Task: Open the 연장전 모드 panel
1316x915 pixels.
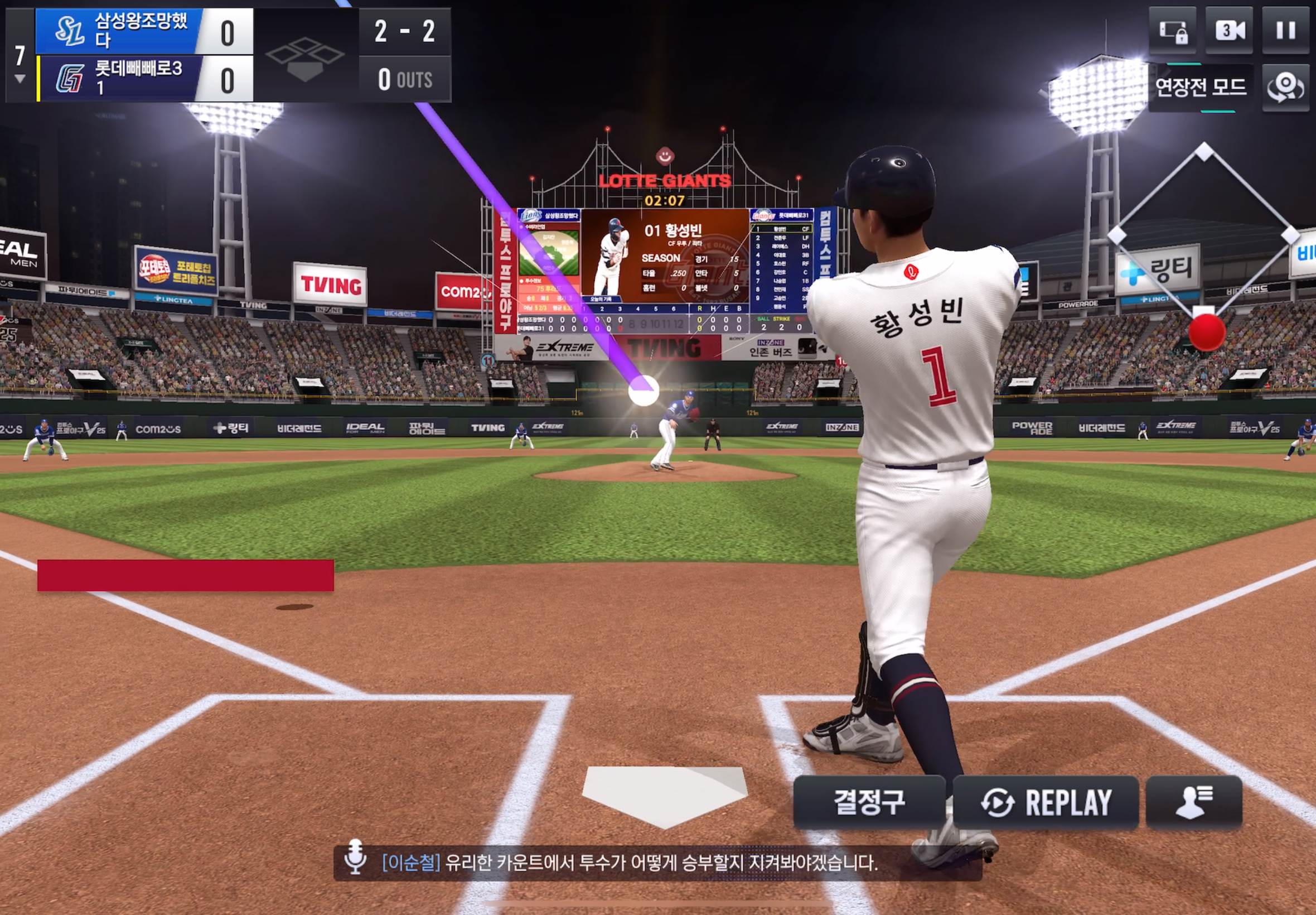Action: pyautogui.click(x=1201, y=88)
